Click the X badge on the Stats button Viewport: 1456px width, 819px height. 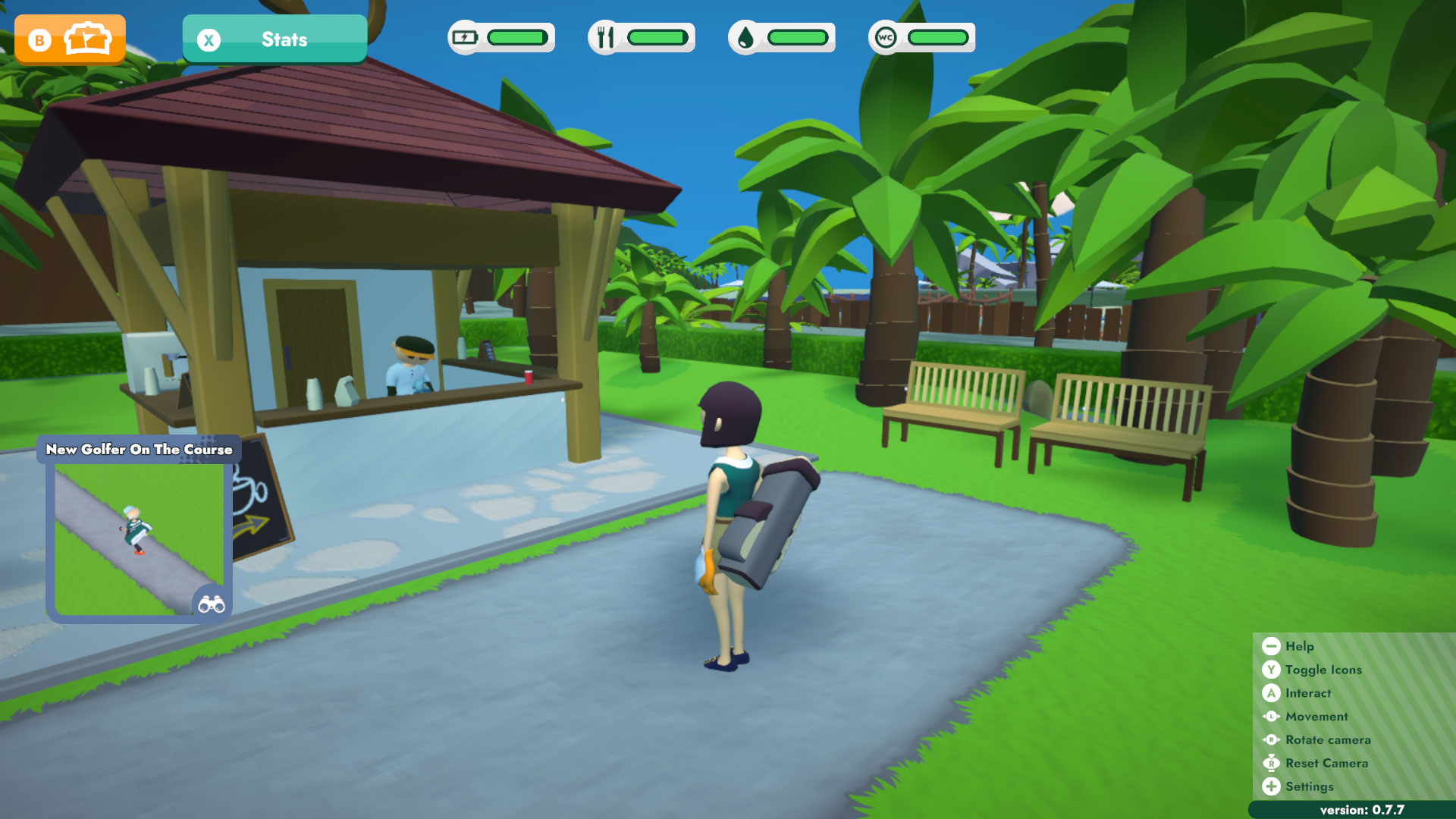pyautogui.click(x=210, y=39)
